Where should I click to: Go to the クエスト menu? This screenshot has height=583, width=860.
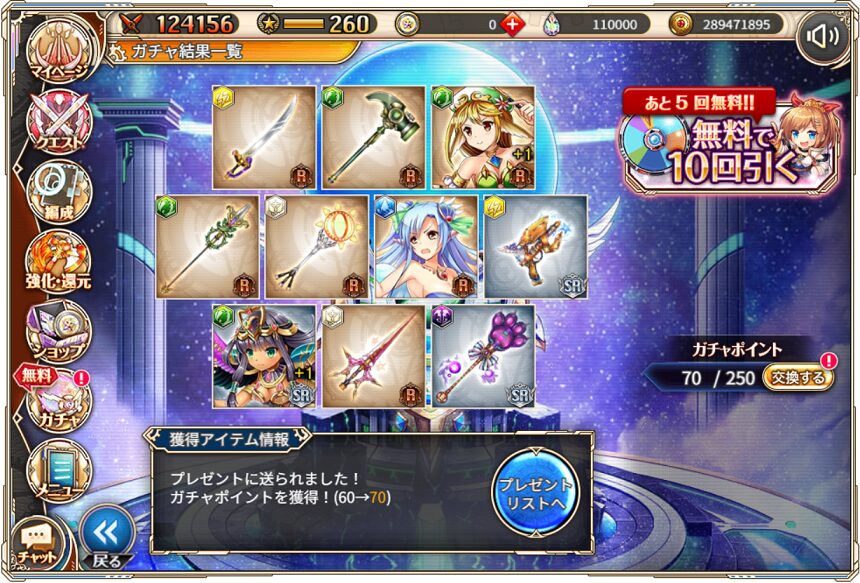[58, 124]
